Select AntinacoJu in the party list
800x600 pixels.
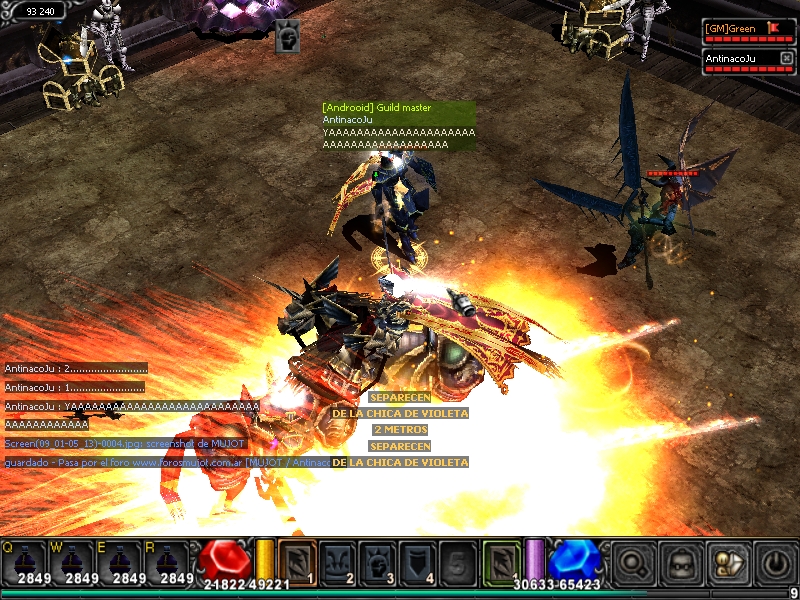pos(740,60)
